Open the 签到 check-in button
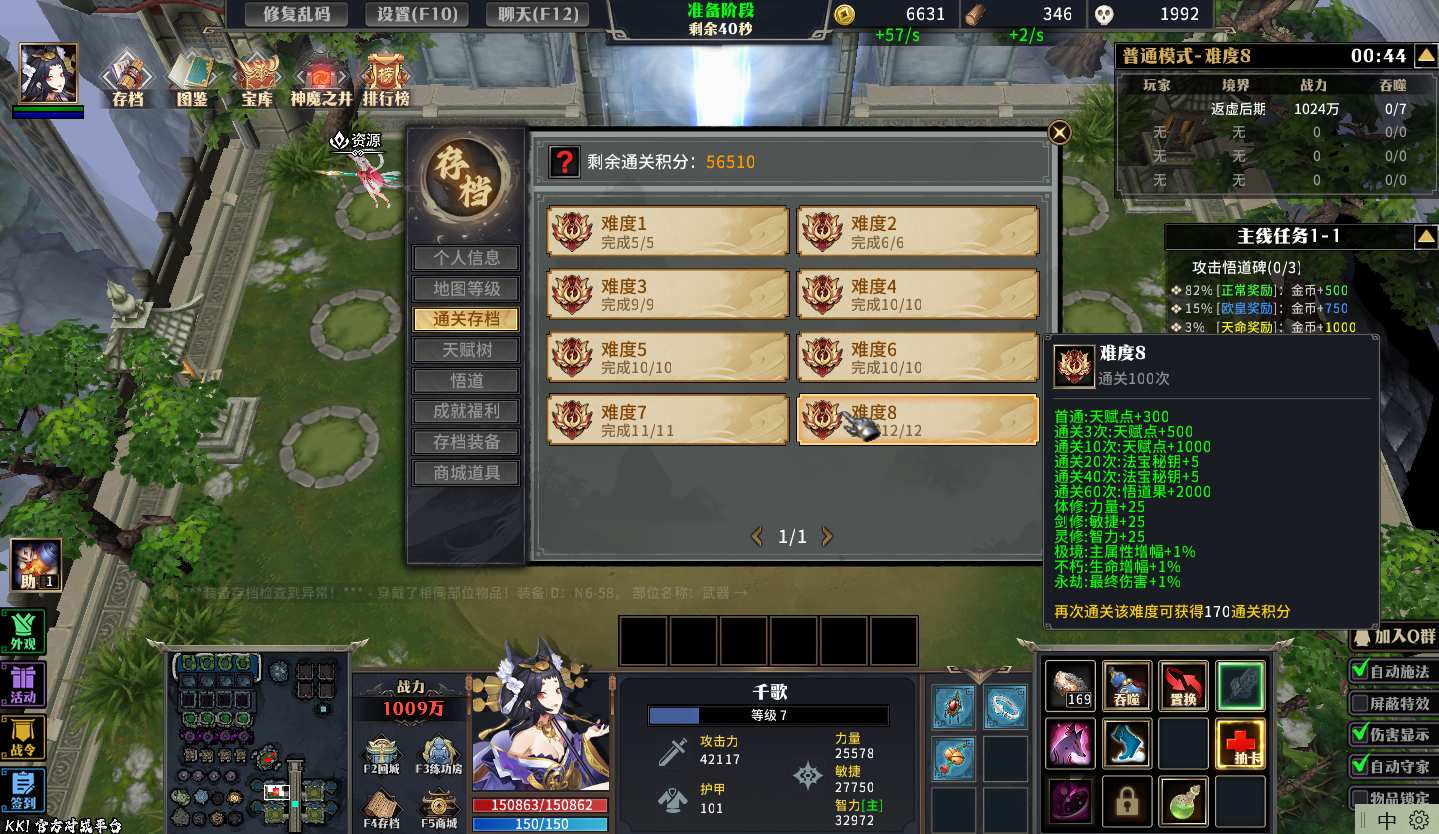Screen dimensions: 1439x834 pos(23,789)
